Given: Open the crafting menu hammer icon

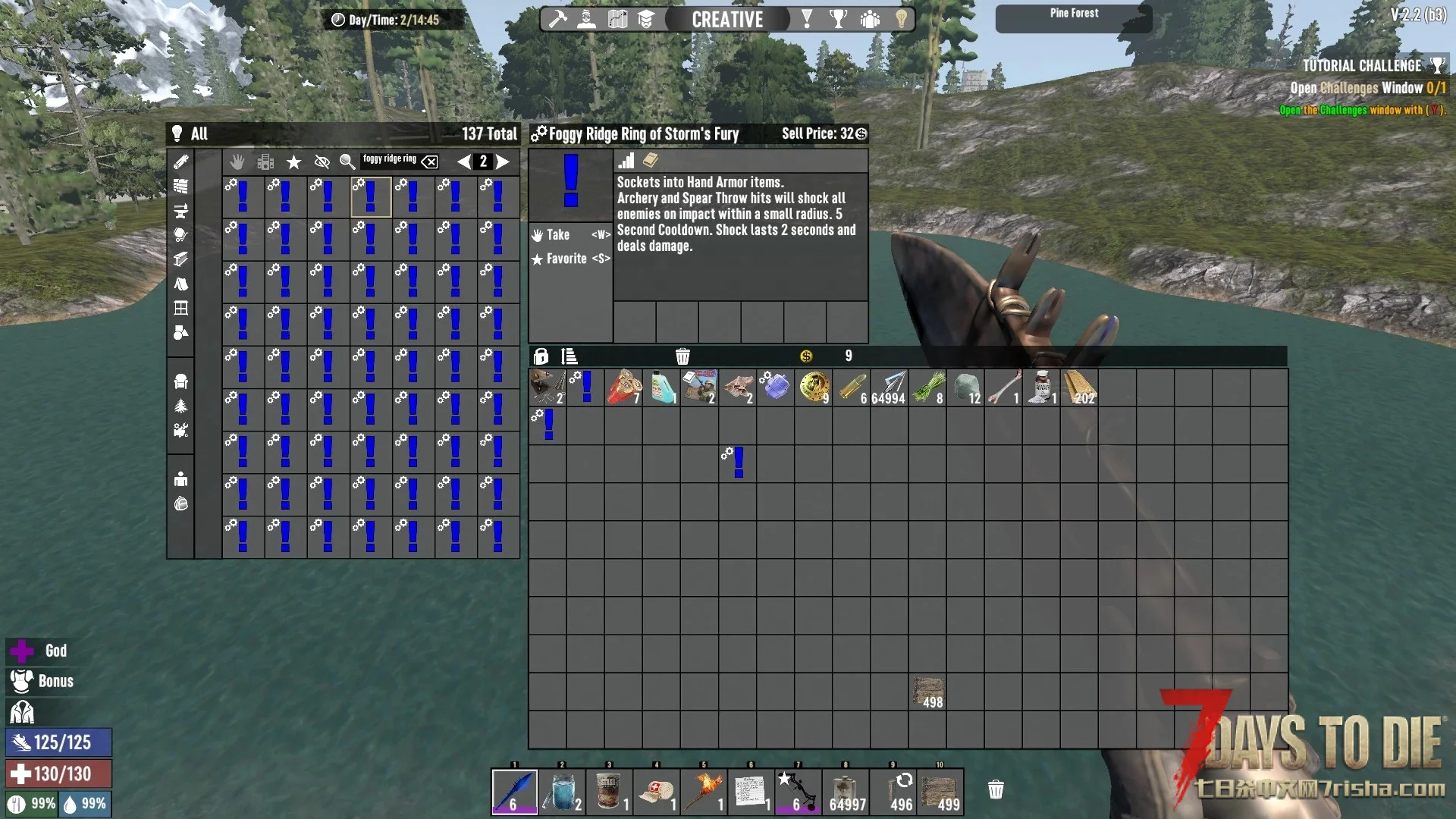Looking at the screenshot, I should tap(558, 19).
